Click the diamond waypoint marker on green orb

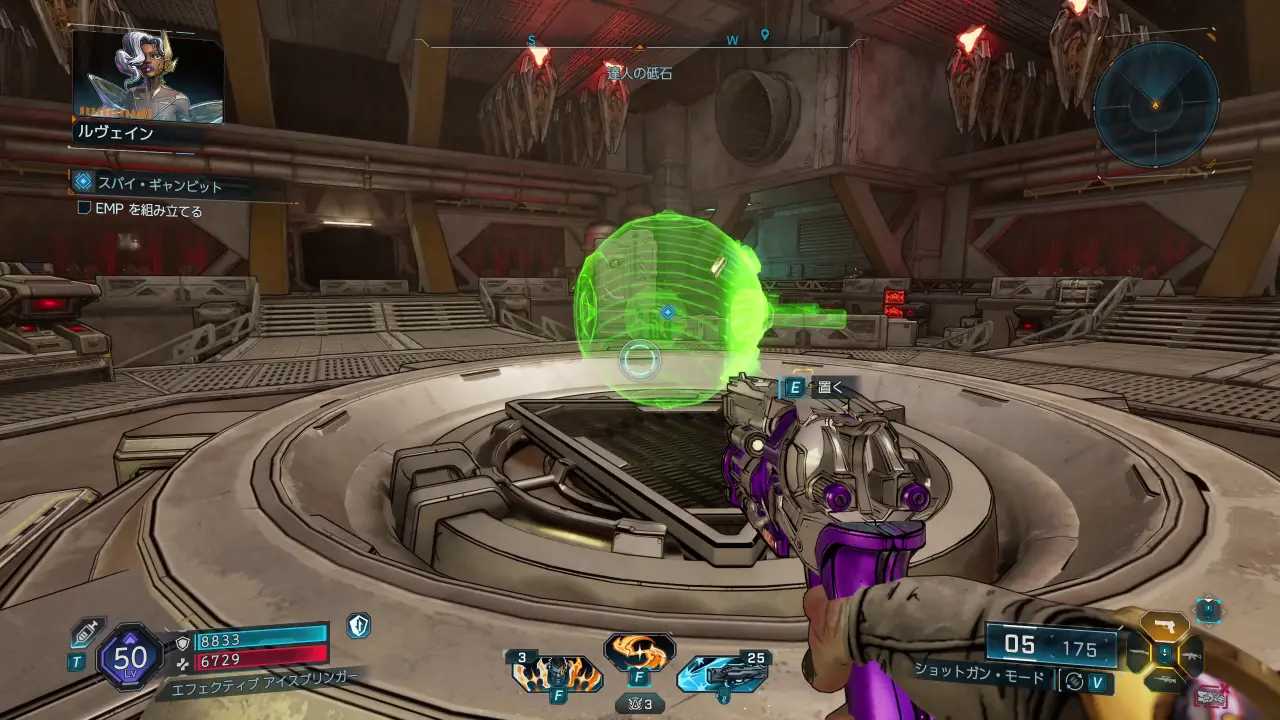click(667, 313)
